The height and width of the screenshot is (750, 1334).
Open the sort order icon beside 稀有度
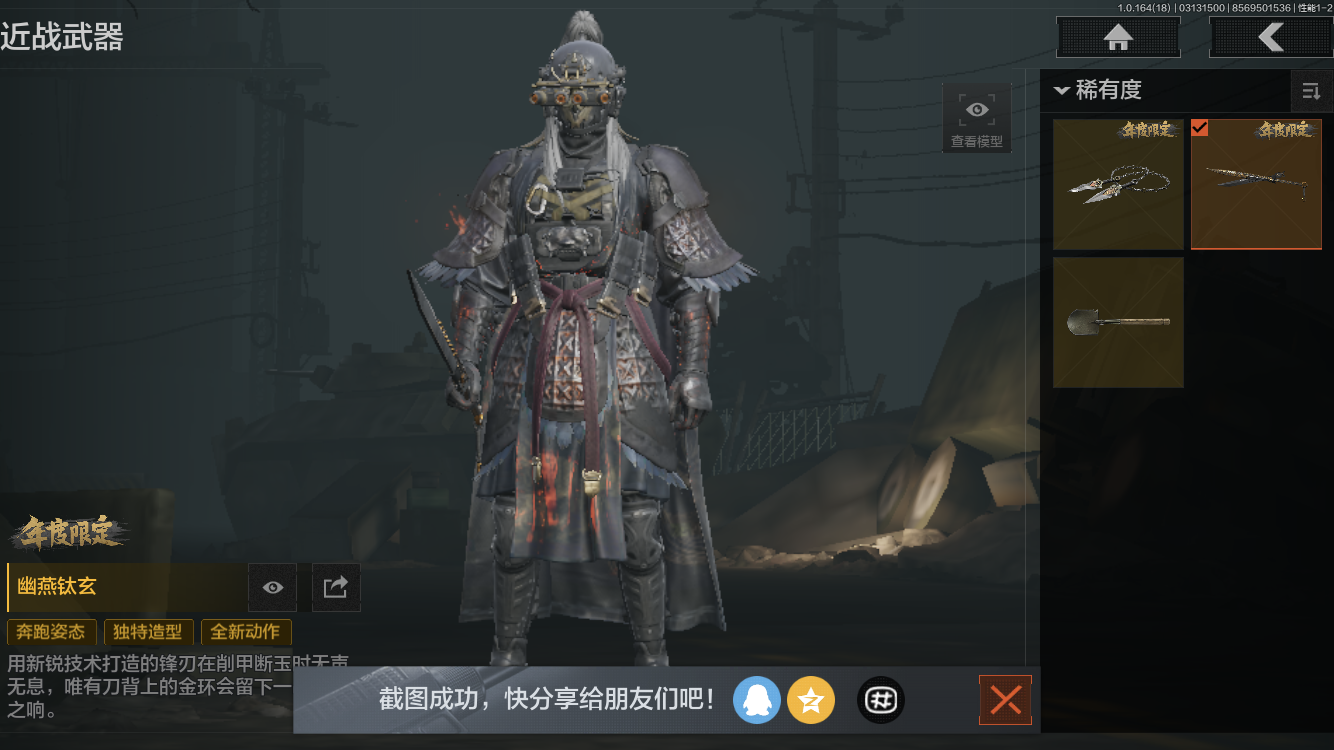coord(1311,91)
